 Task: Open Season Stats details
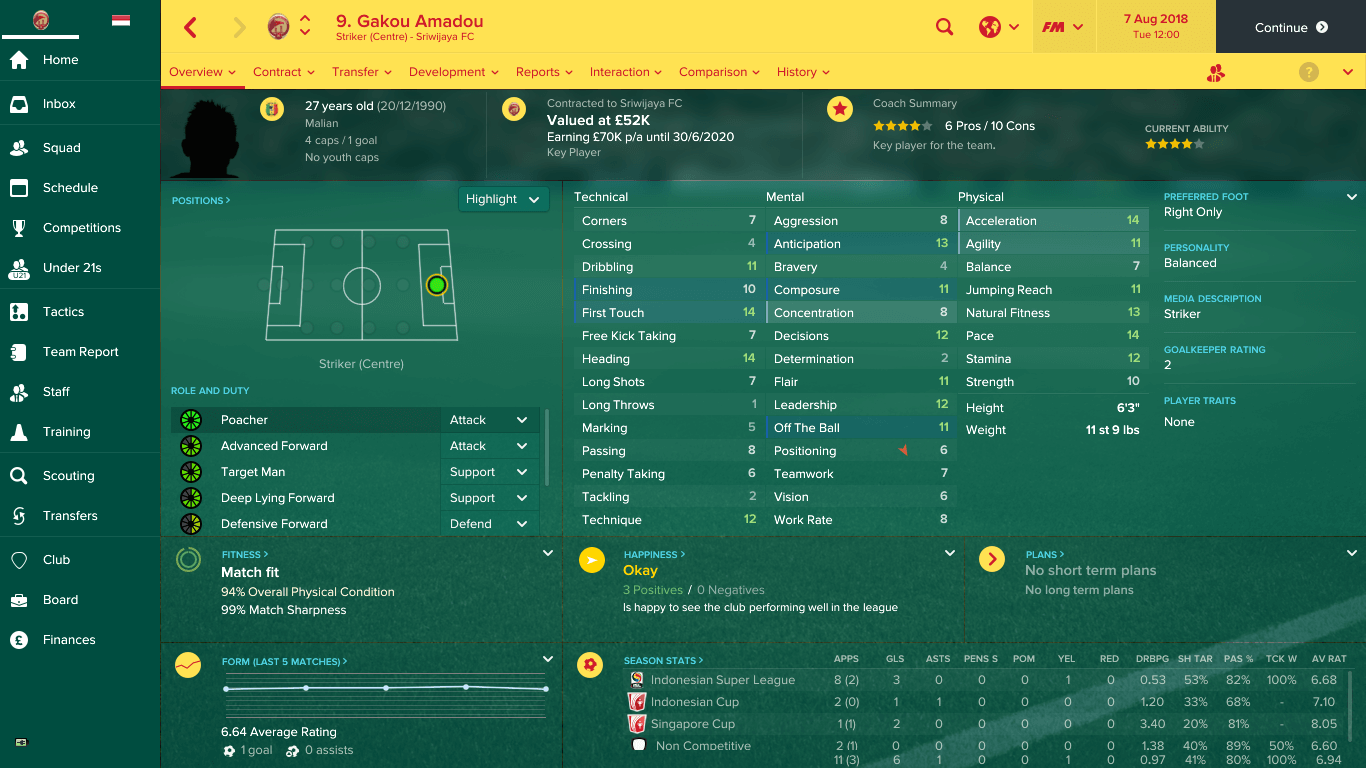[x=661, y=659]
